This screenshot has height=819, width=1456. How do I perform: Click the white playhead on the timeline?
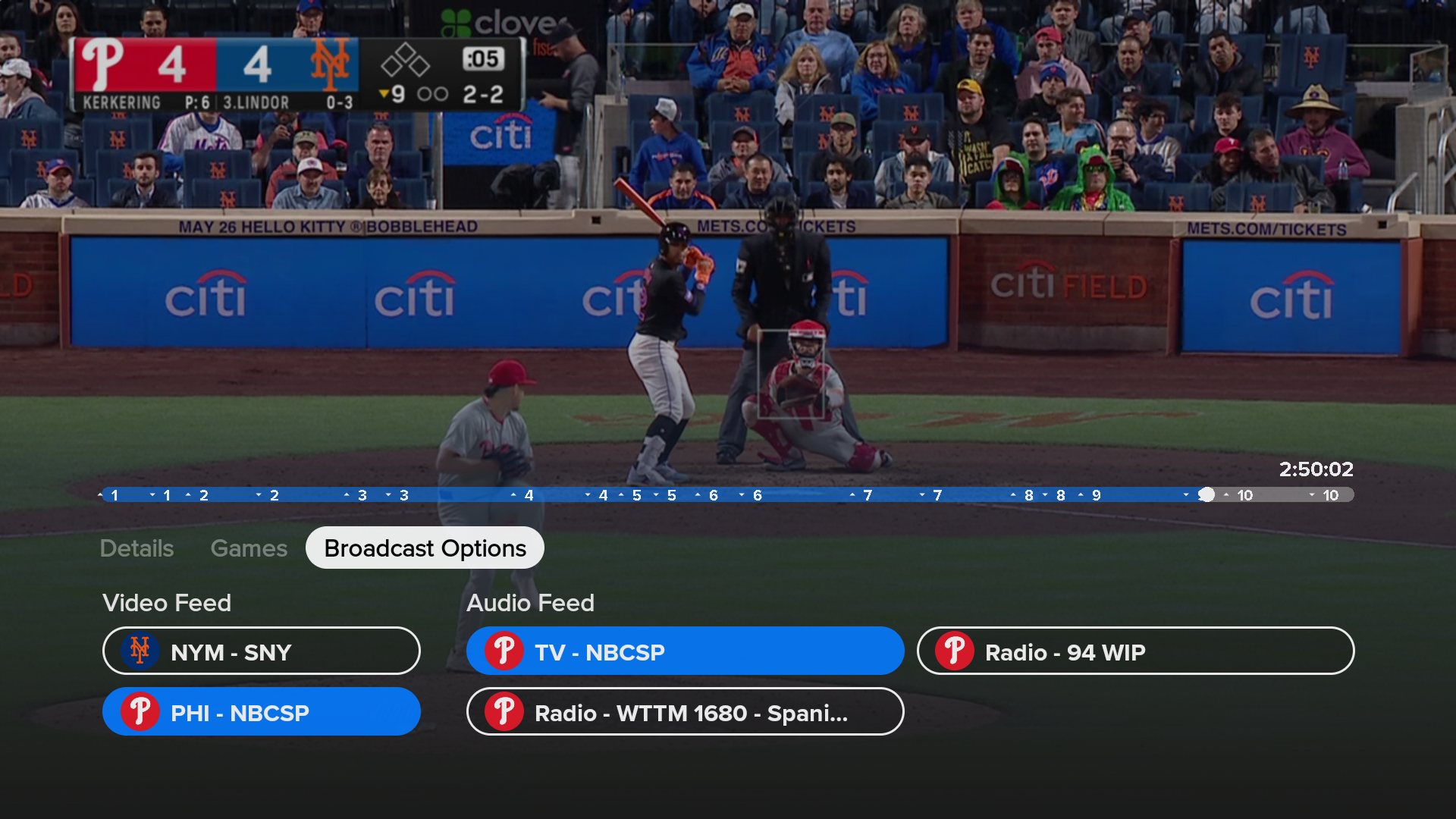tap(1207, 495)
